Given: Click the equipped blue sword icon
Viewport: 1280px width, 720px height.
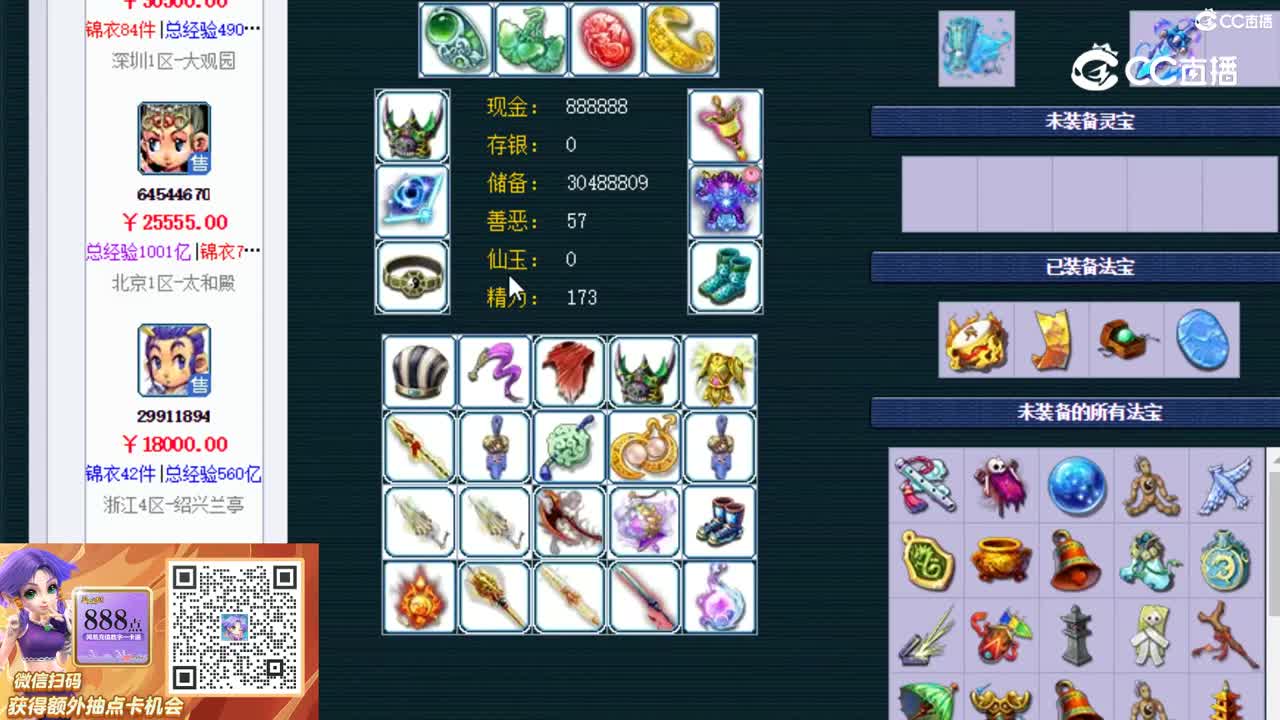Looking at the screenshot, I should tap(412, 203).
